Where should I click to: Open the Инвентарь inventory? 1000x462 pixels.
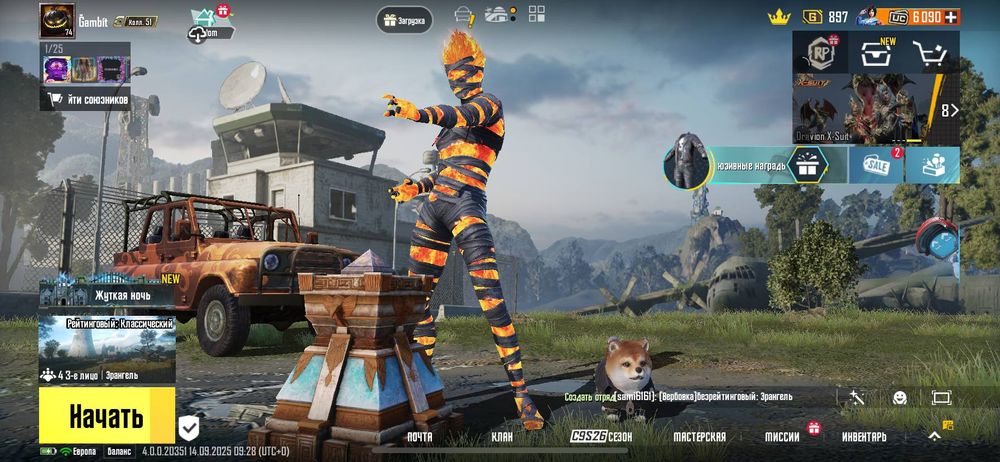click(863, 437)
